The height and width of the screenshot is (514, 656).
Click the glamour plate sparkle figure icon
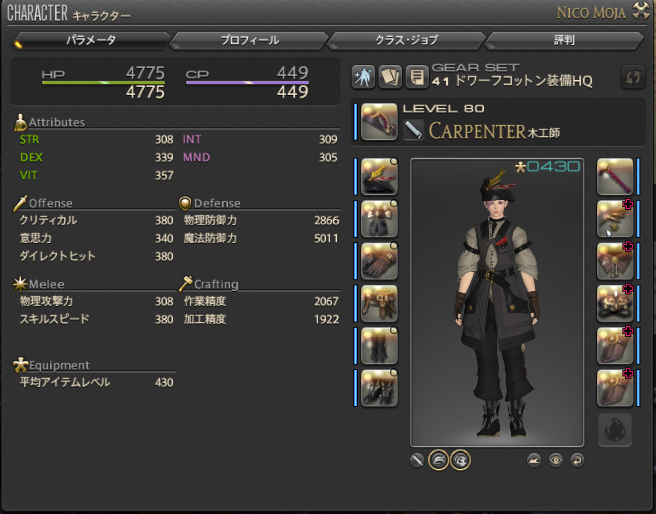click(x=364, y=77)
